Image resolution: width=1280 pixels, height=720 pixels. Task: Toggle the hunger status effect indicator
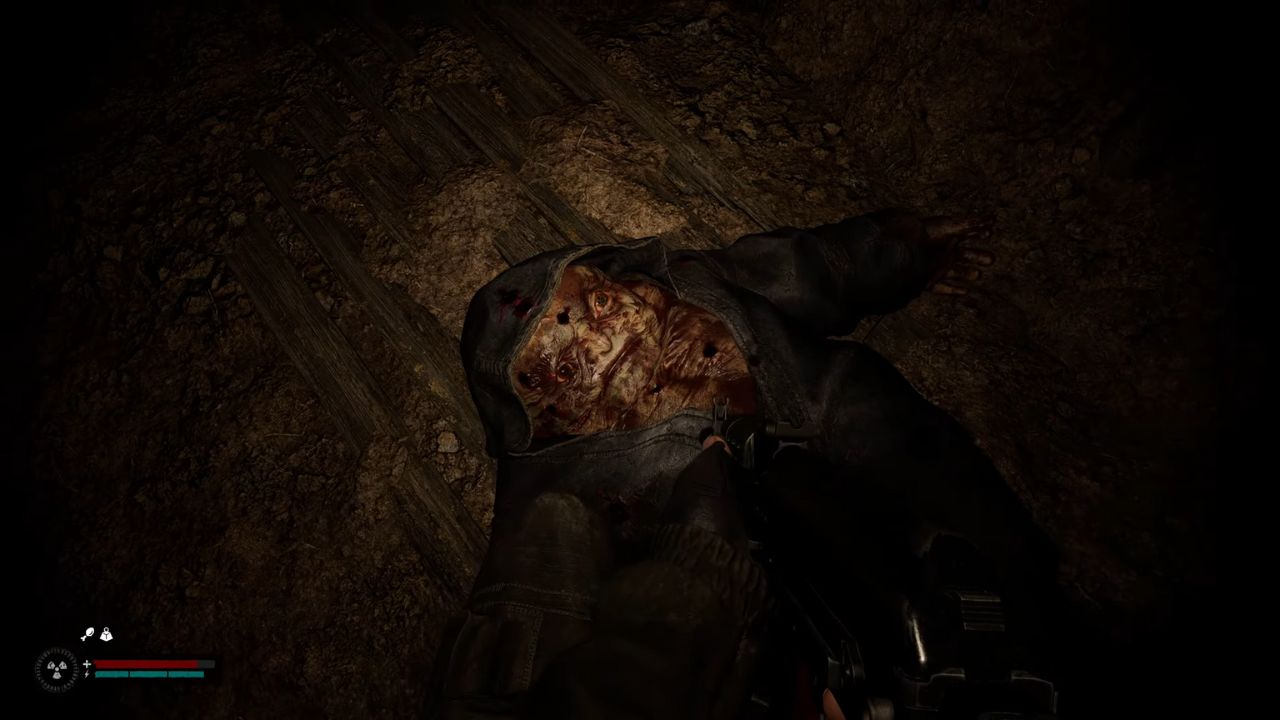89,633
